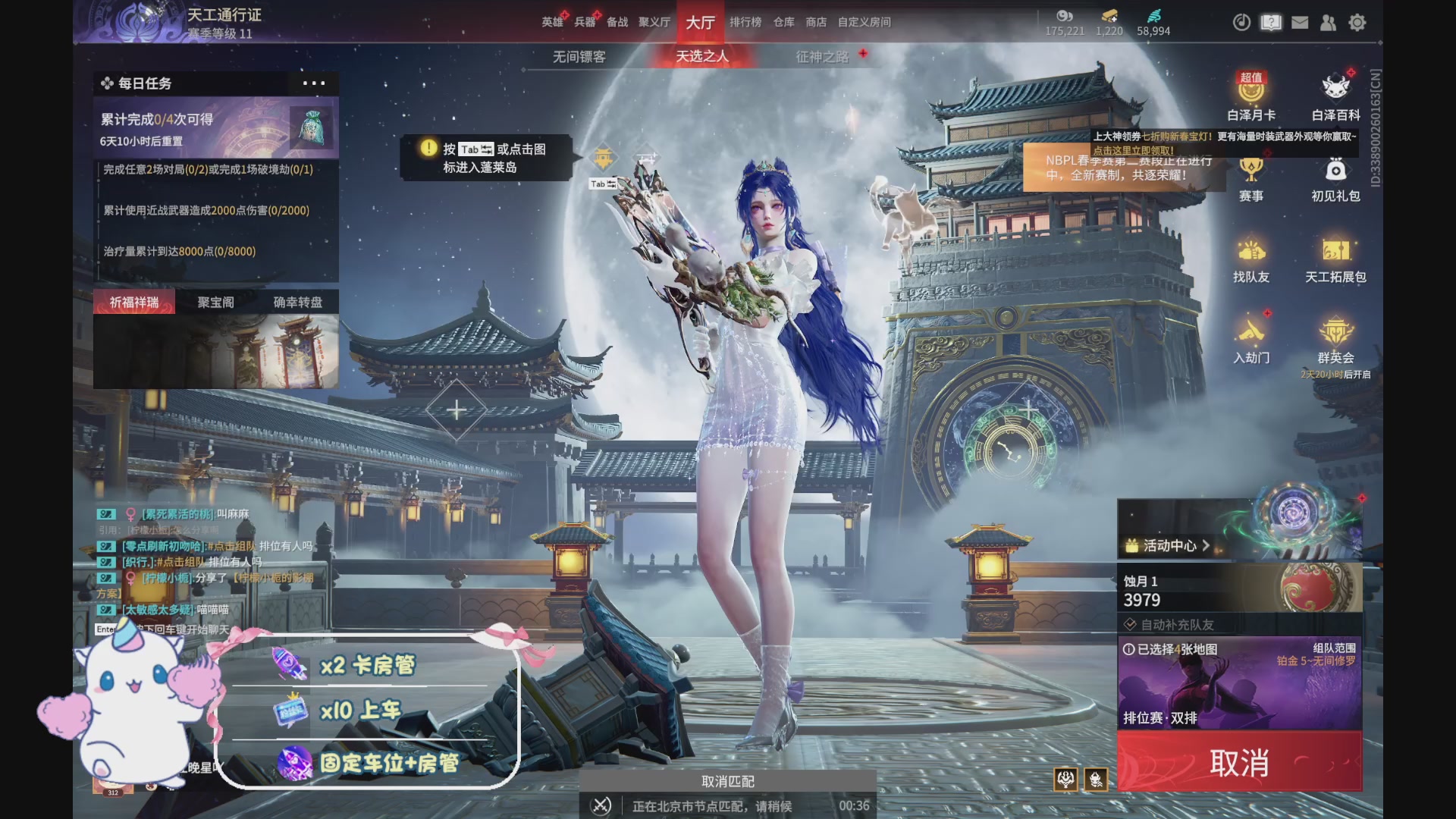
Task: Open the 商店 menu item
Action: tap(815, 22)
